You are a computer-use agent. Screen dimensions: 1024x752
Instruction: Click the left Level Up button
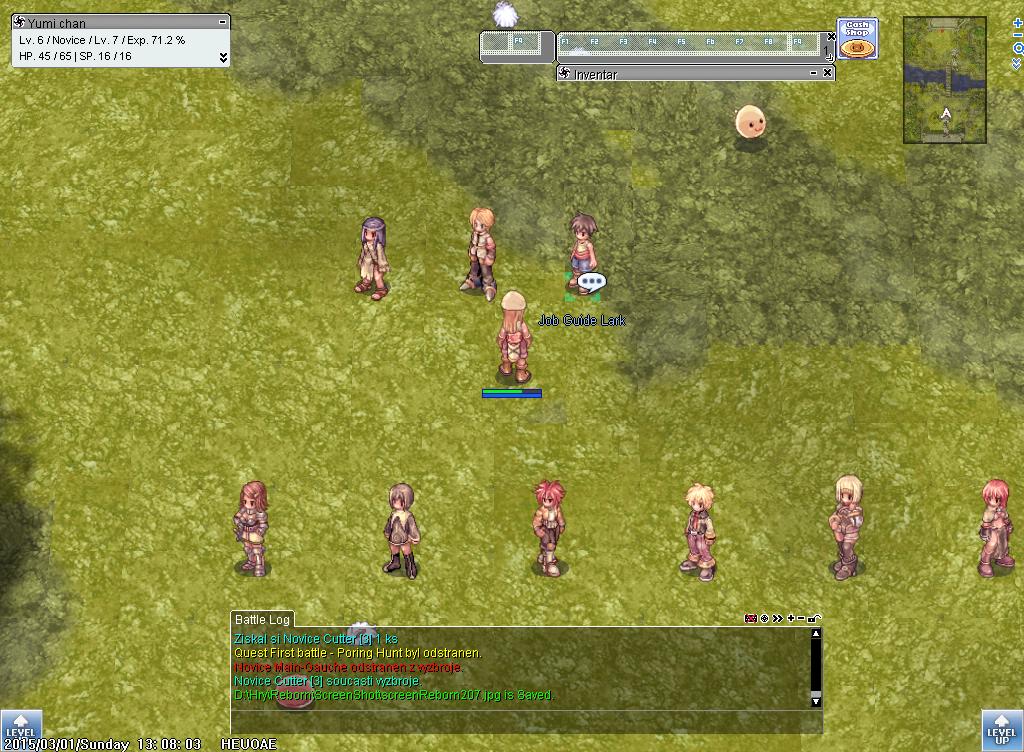tap(20, 729)
